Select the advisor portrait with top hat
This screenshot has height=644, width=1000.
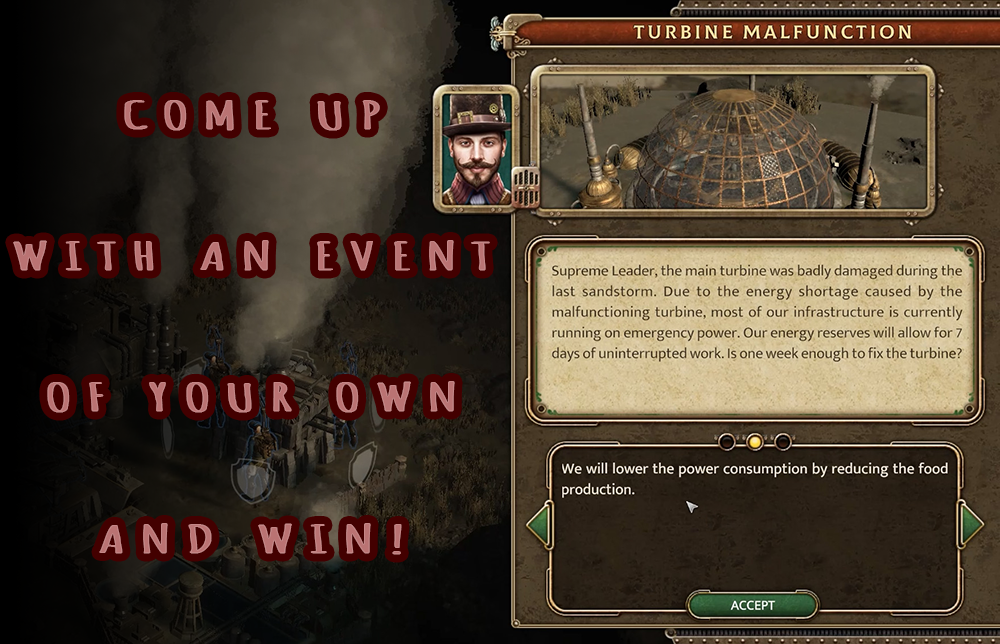click(x=475, y=146)
